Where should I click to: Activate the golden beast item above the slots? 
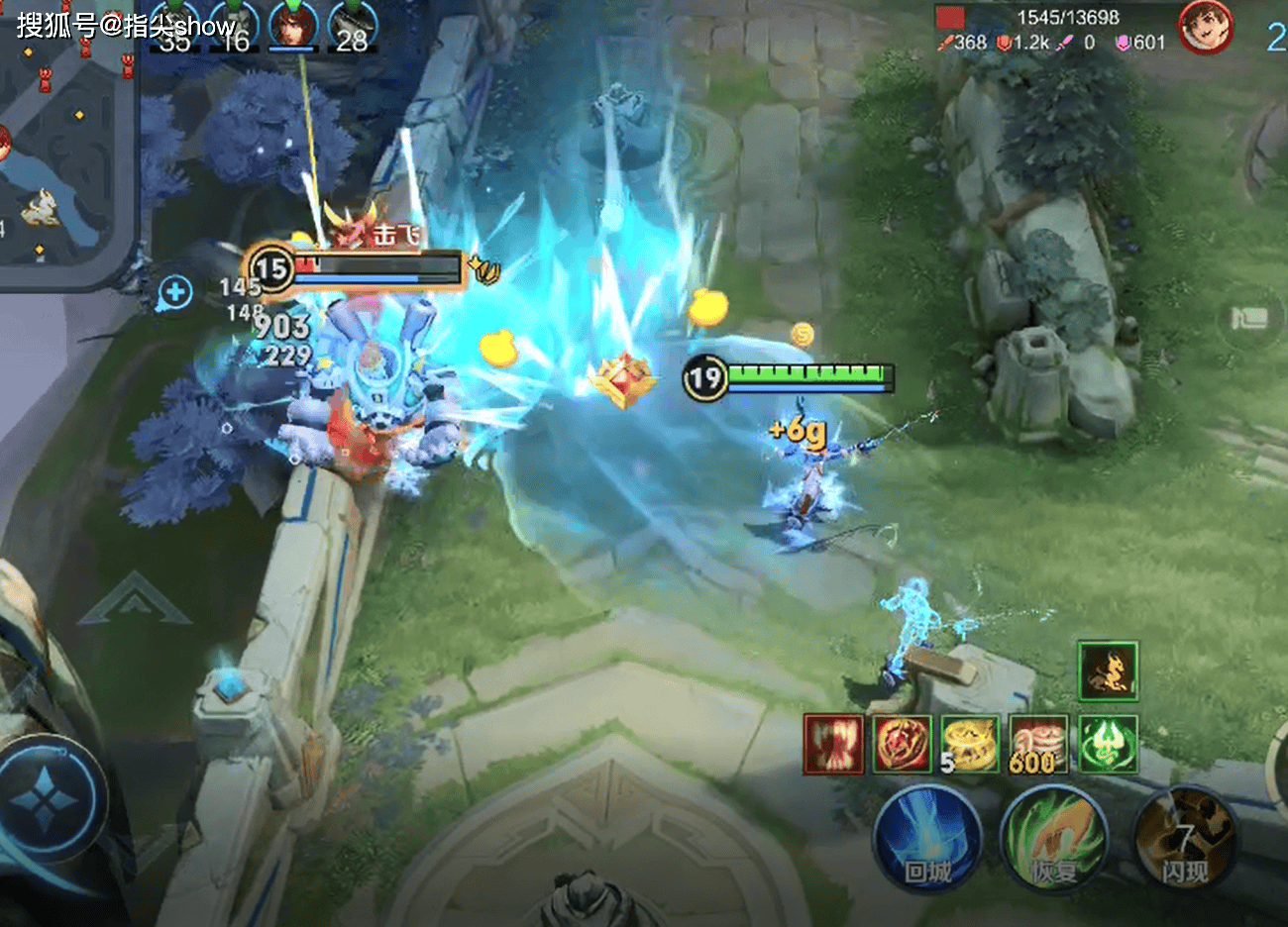pos(1108,670)
